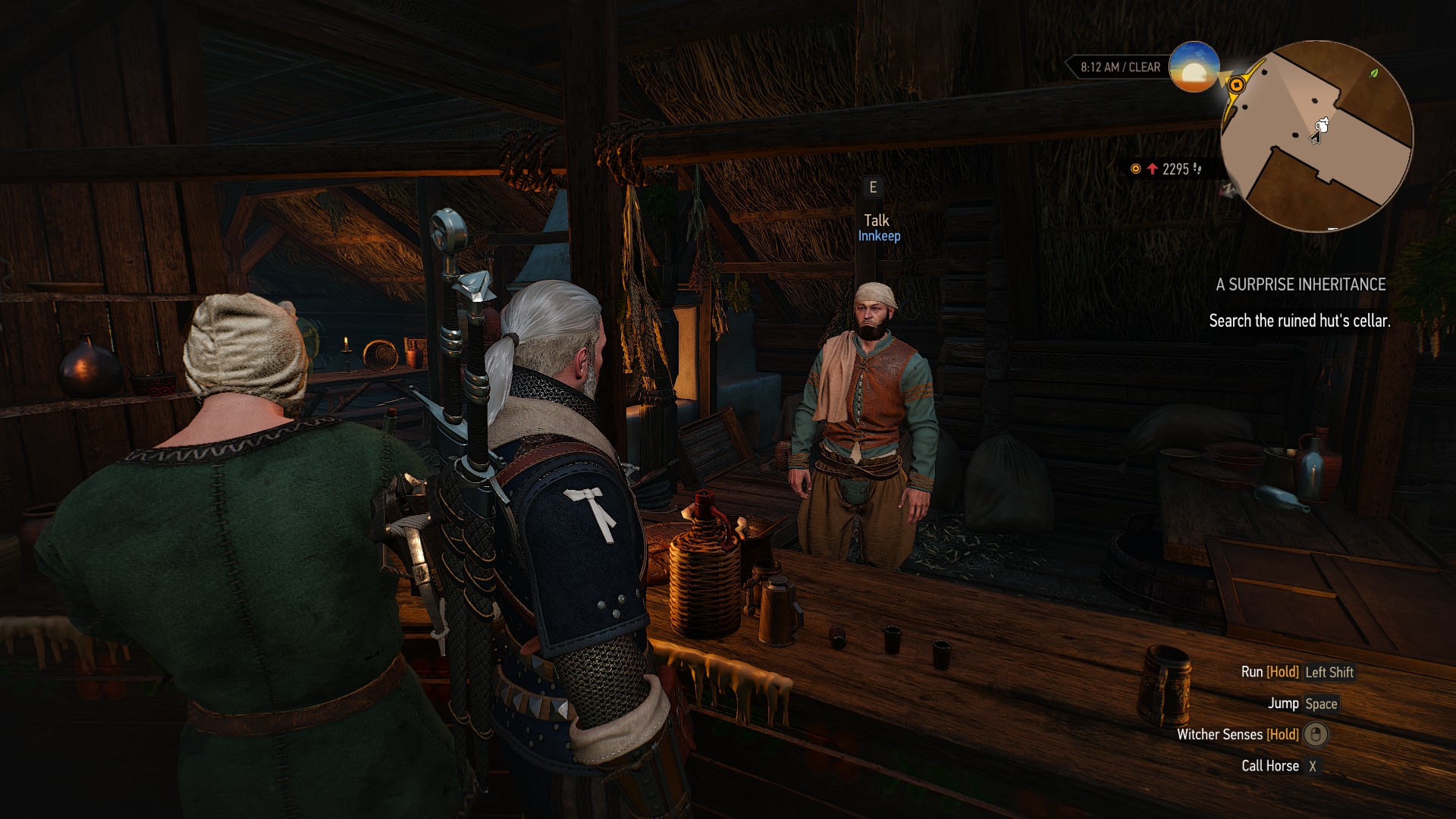The width and height of the screenshot is (1456, 819).
Task: Click the player arrow on the minimap
Action: pos(1318,133)
